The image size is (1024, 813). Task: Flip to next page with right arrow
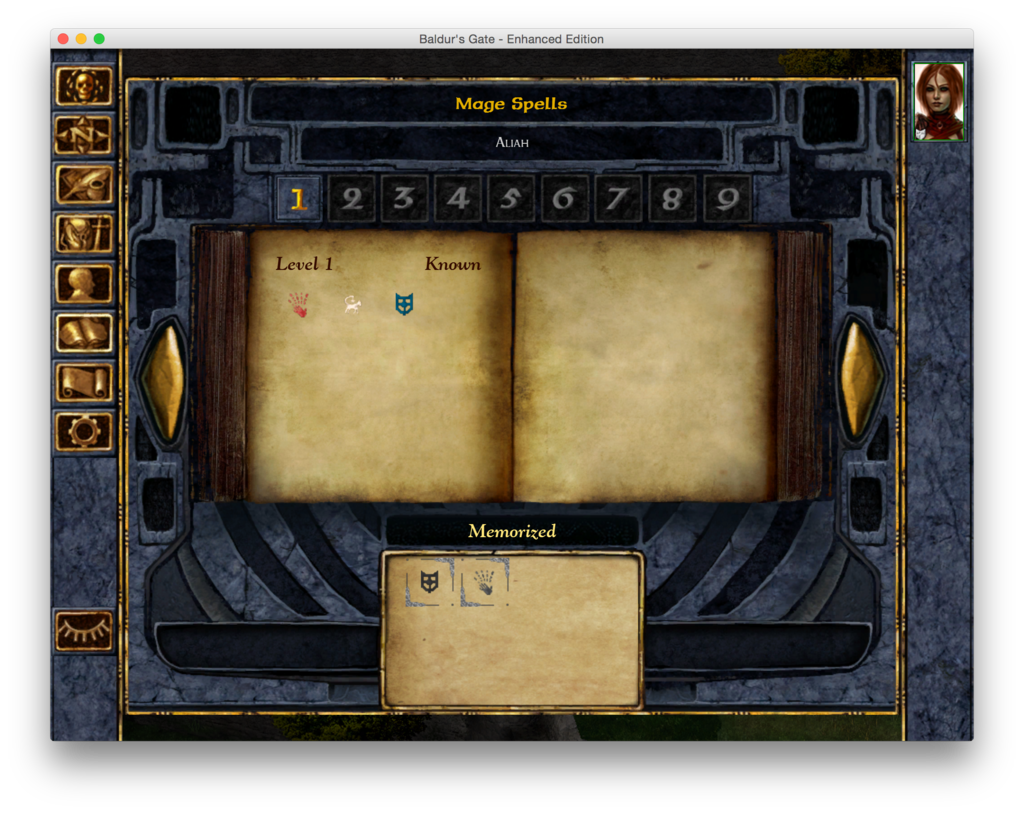(x=861, y=380)
